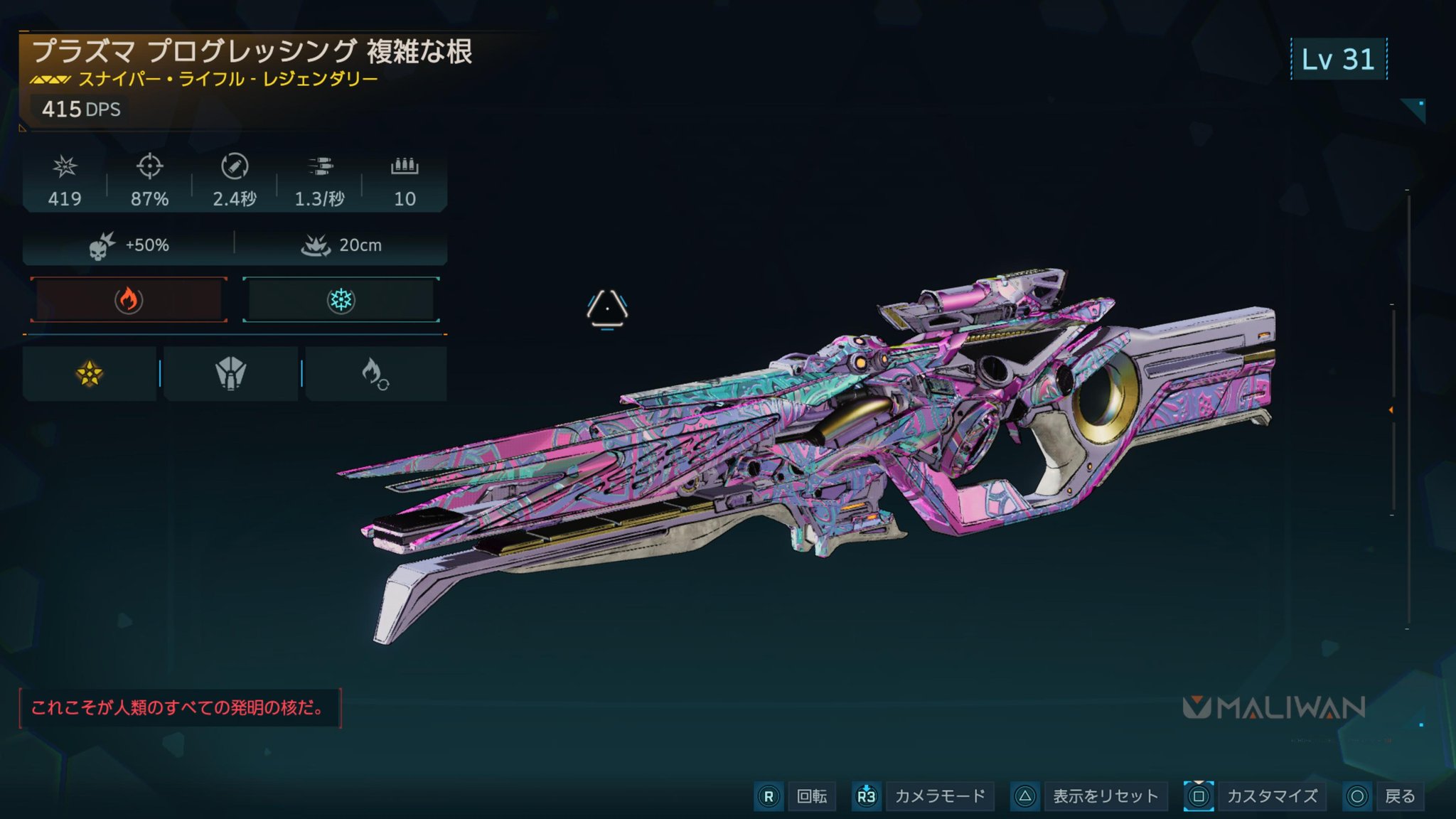Image resolution: width=1456 pixels, height=819 pixels.
Task: Inspect the grey armored mask perk icon
Action: 231,373
